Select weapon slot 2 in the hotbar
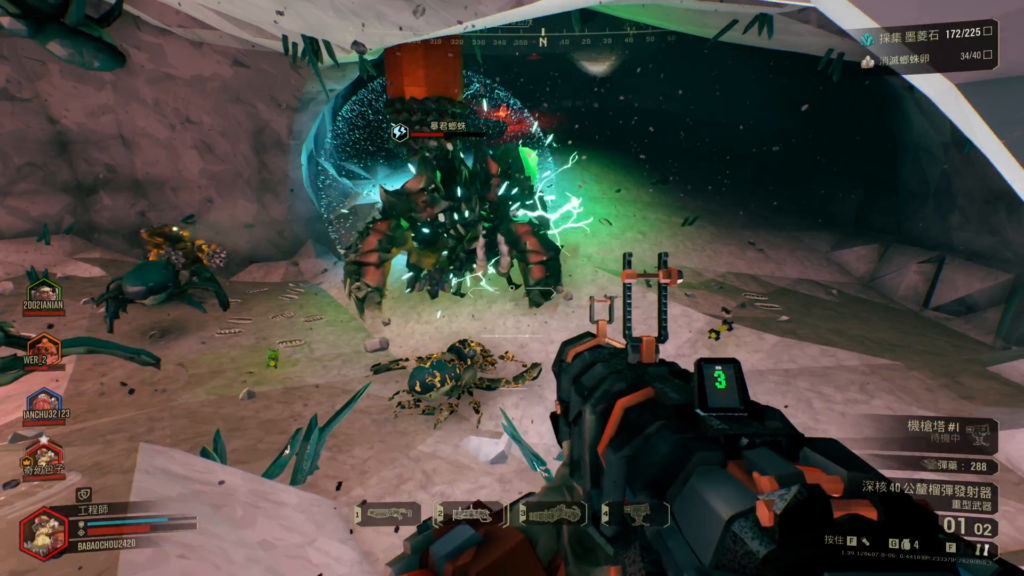The image size is (1024, 576). 471,514
